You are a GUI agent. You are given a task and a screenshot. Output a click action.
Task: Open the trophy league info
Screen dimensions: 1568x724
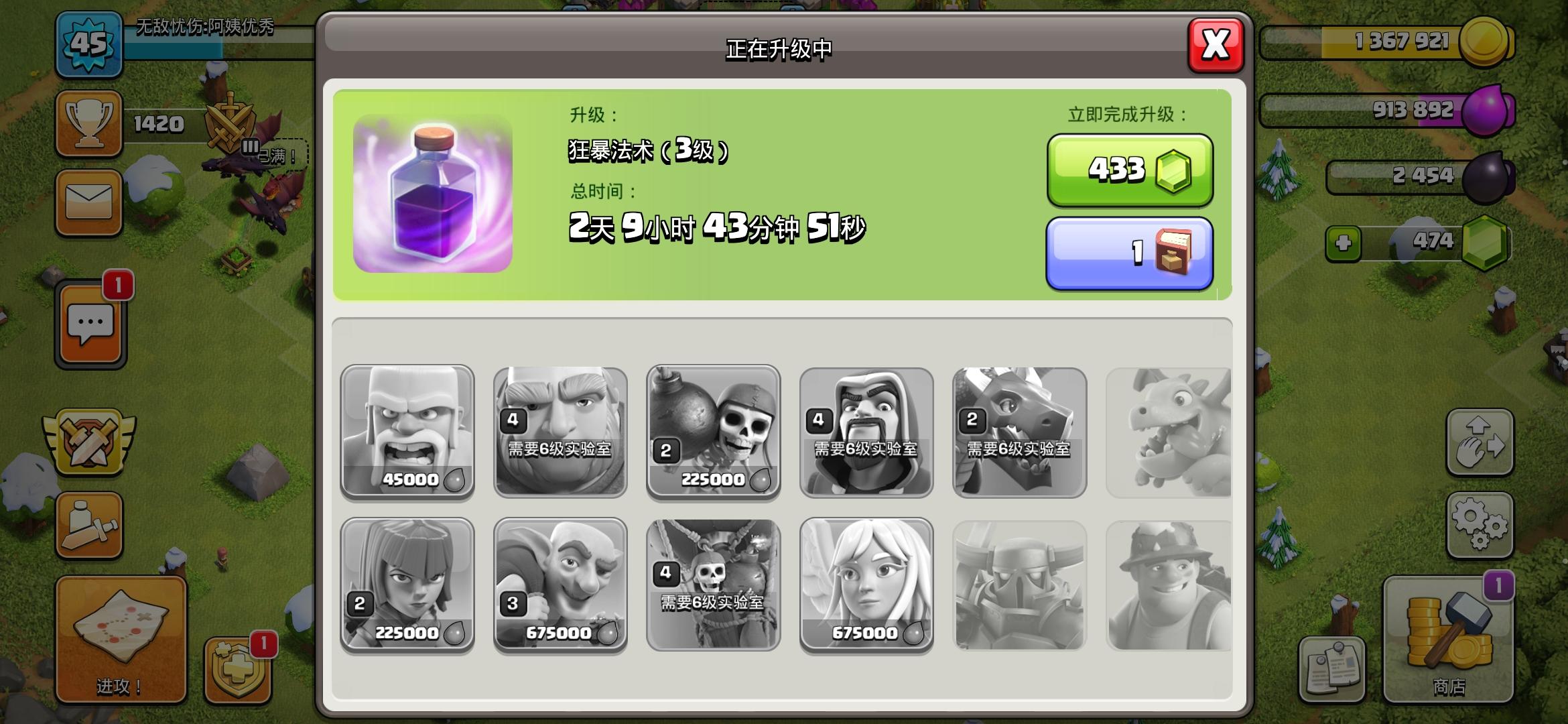click(x=89, y=123)
